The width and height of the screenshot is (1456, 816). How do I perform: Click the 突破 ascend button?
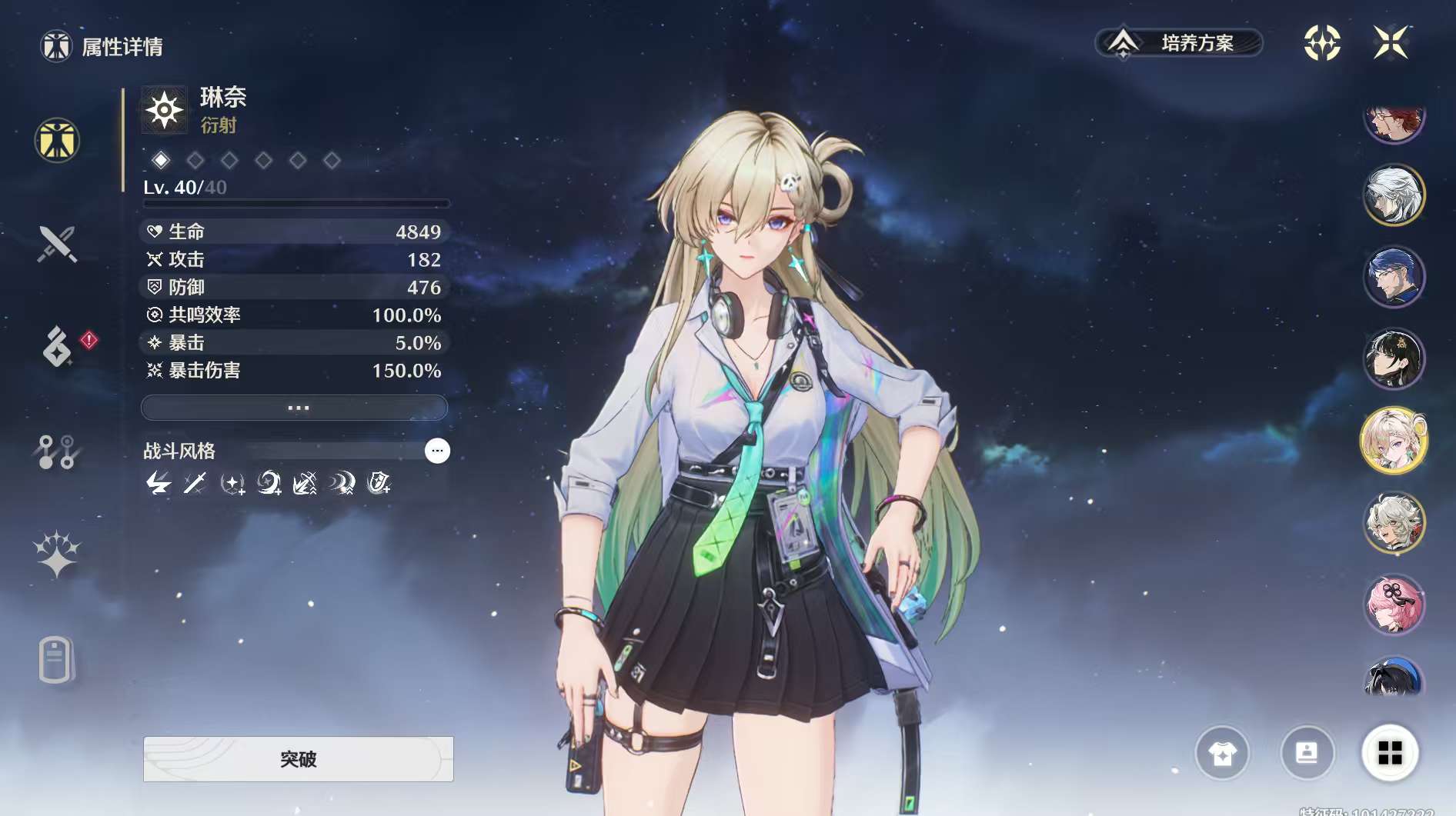pyautogui.click(x=298, y=759)
